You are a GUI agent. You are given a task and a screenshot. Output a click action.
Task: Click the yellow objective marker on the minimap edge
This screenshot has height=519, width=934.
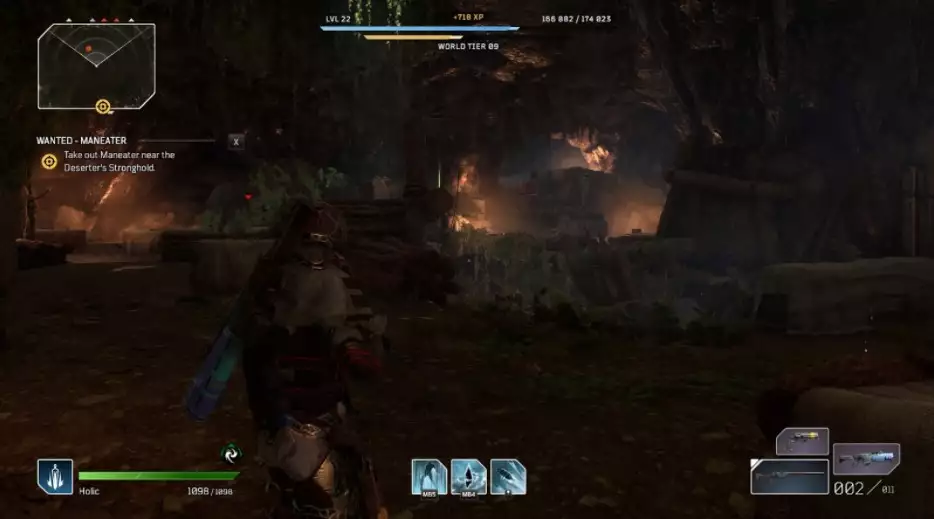tap(102, 106)
